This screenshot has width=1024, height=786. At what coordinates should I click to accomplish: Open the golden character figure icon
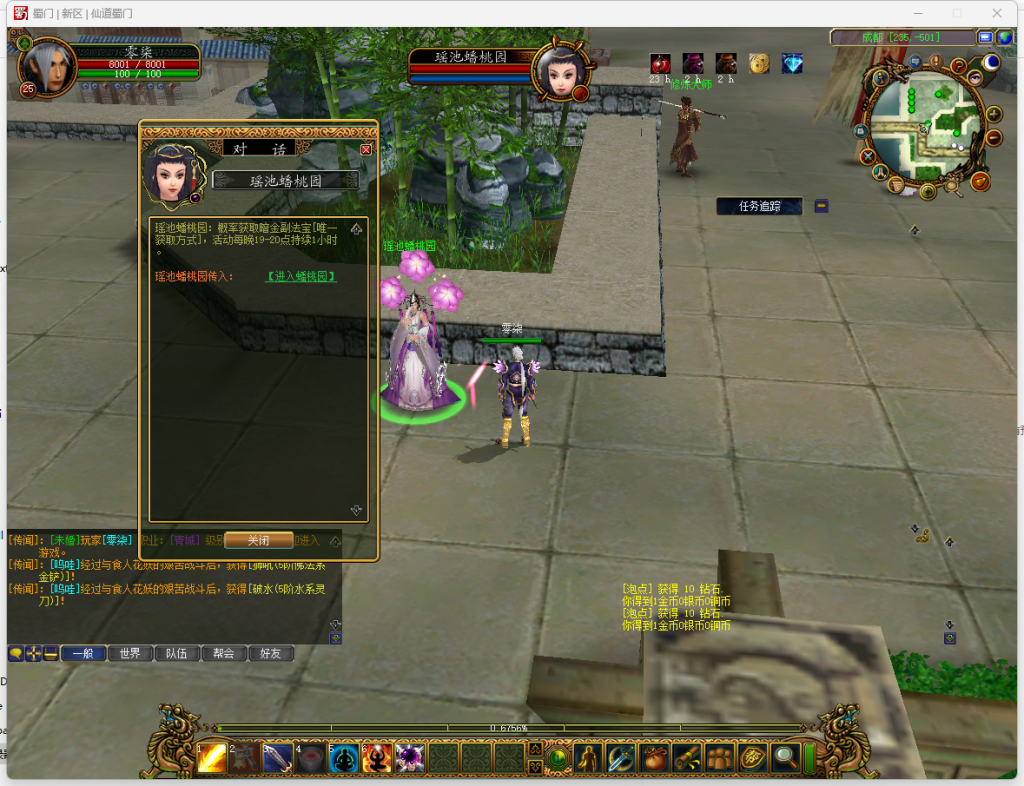pos(588,758)
